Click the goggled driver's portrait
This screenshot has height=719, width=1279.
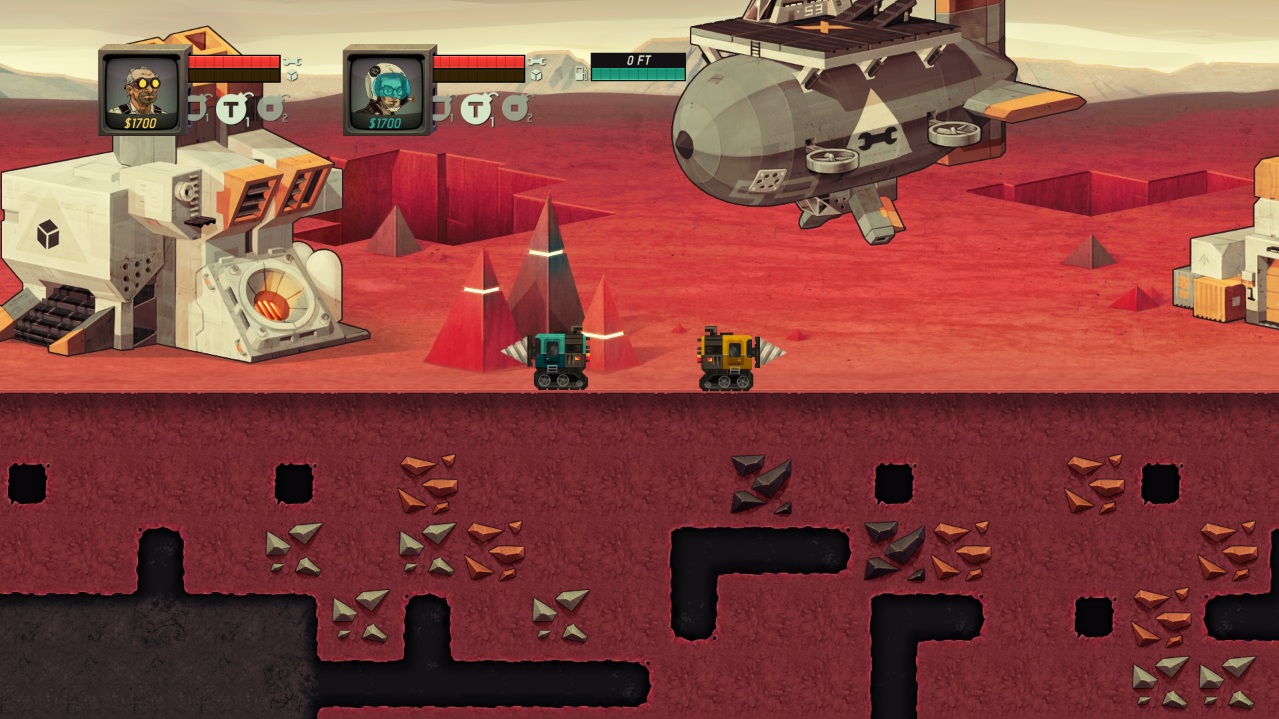tap(144, 88)
